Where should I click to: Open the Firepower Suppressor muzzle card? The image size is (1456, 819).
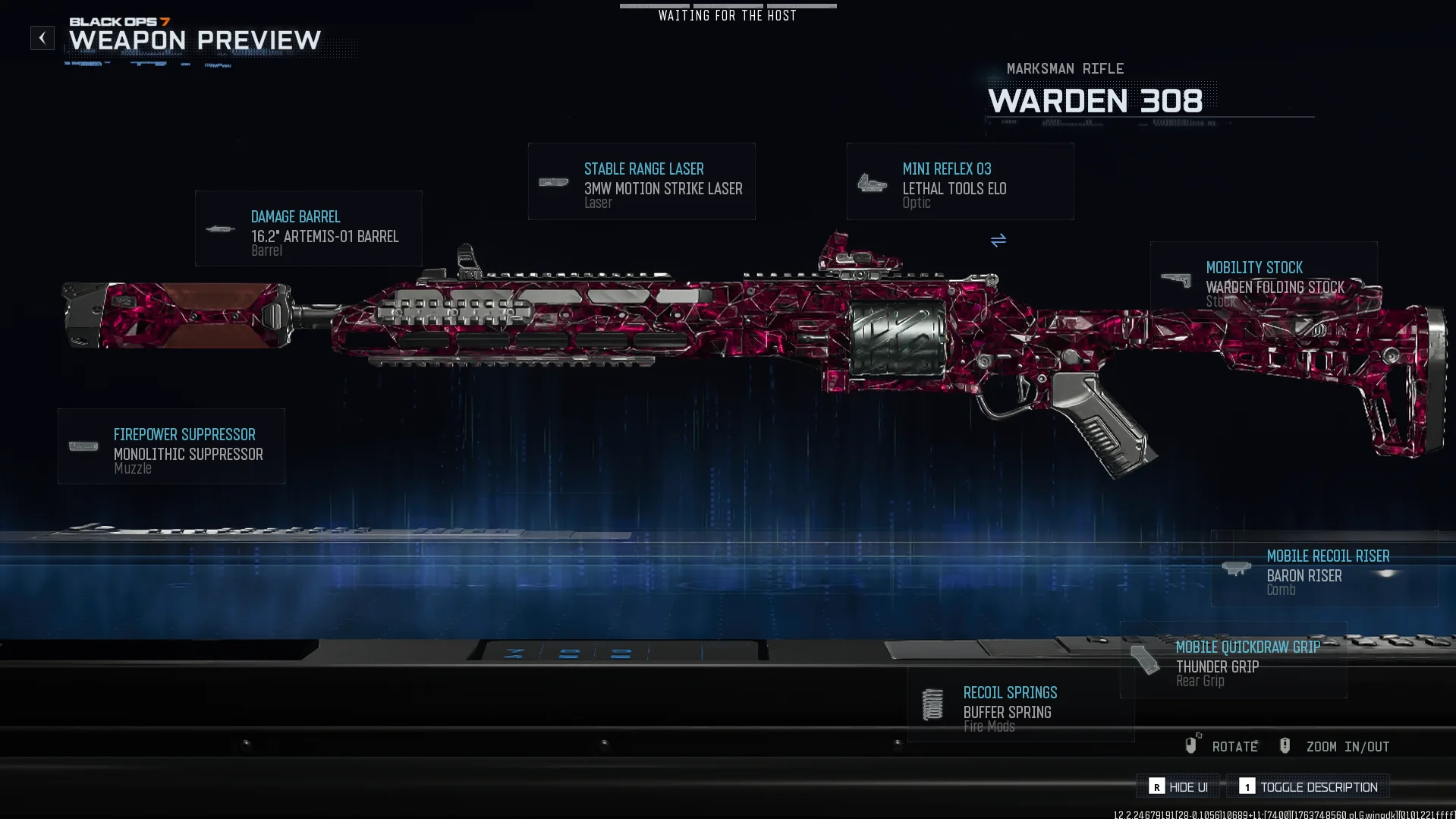[171, 446]
